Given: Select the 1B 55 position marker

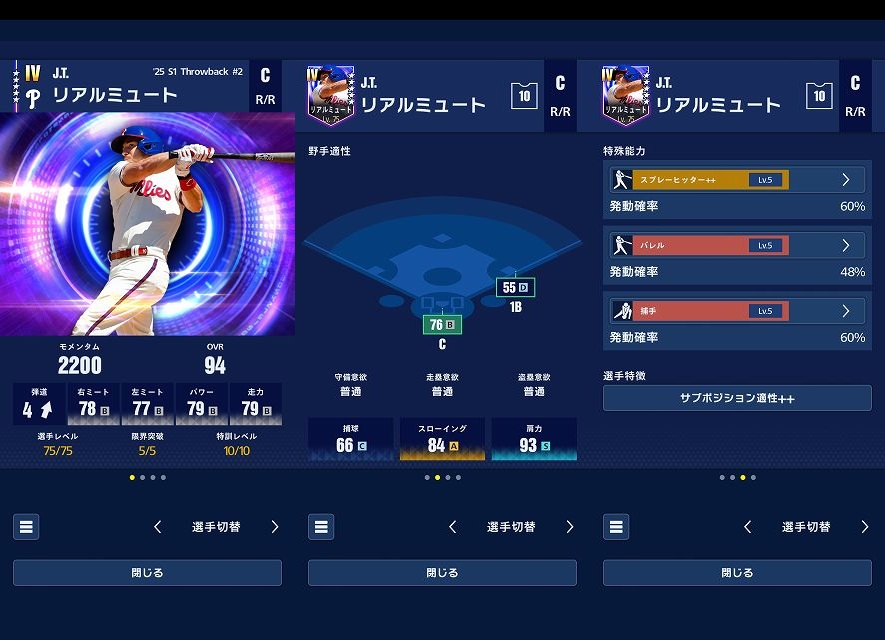Looking at the screenshot, I should point(516,288).
